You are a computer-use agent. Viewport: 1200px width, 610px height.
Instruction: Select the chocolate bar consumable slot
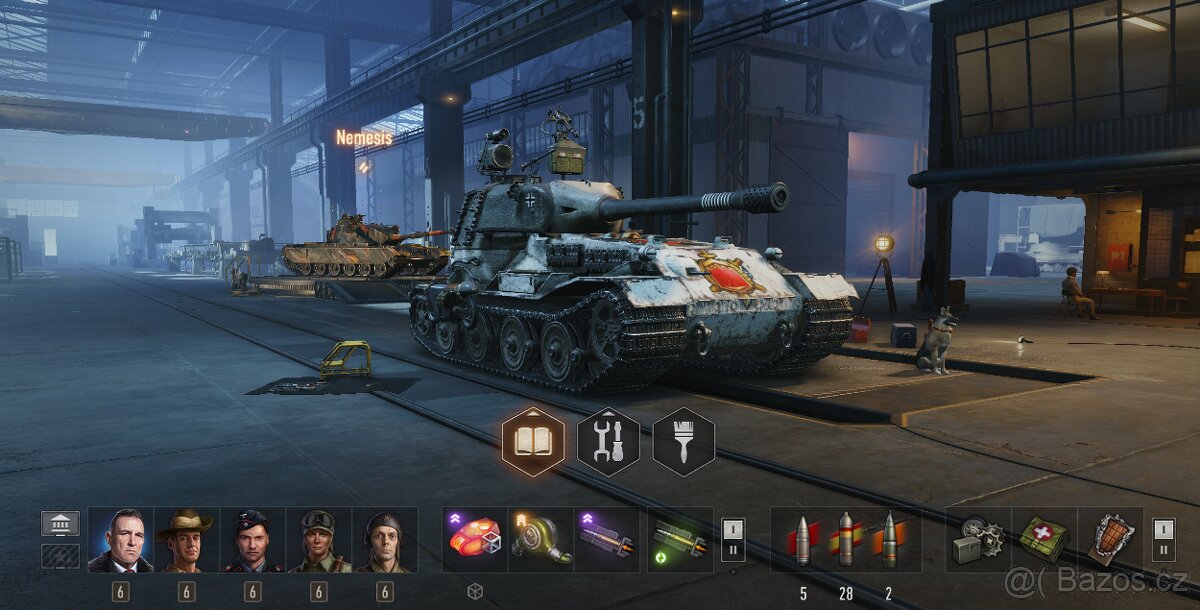point(1109,540)
